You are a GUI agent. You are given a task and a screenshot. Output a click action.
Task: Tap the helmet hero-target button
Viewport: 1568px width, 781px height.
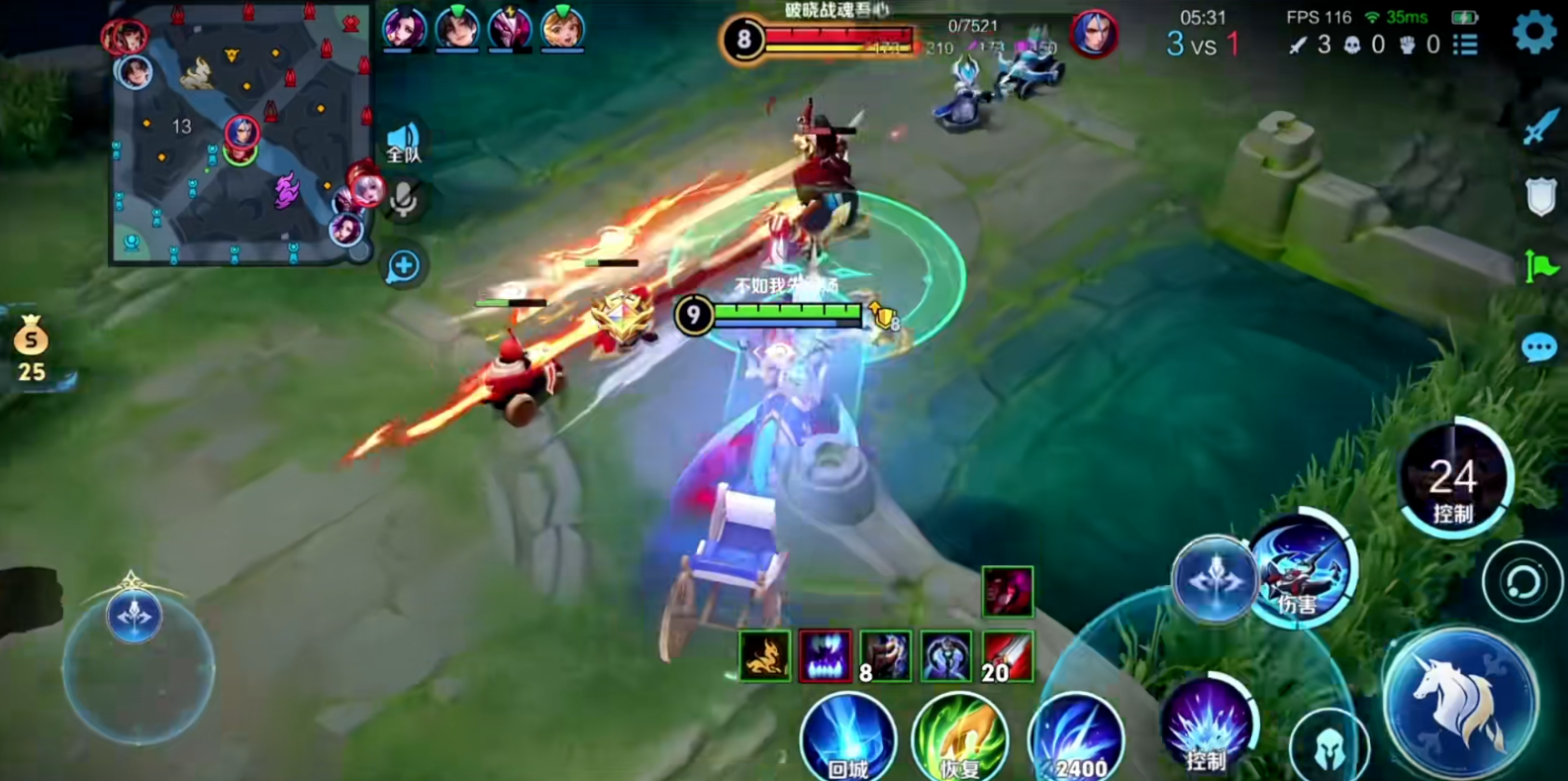tap(1329, 749)
